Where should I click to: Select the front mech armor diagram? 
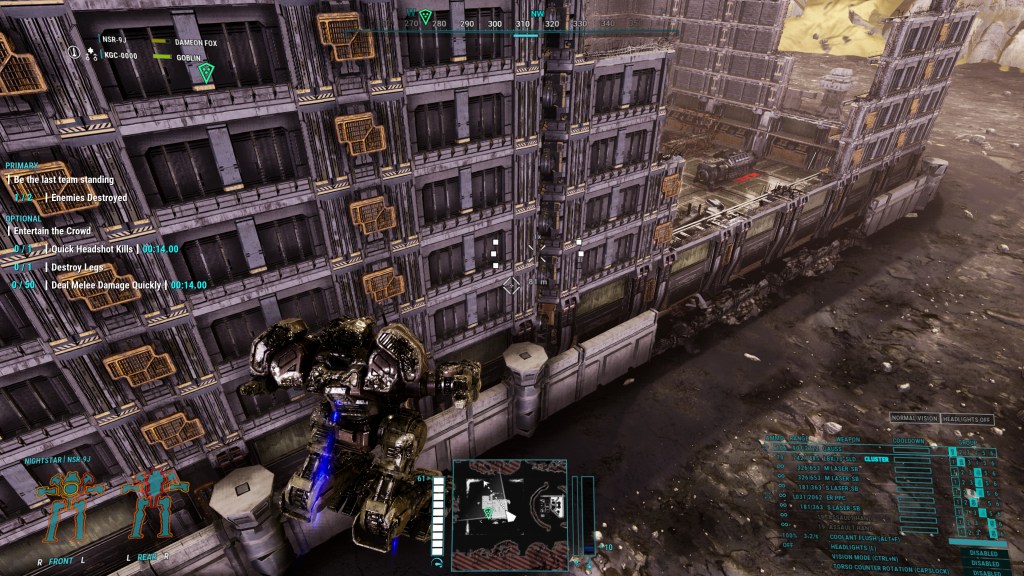[72, 503]
